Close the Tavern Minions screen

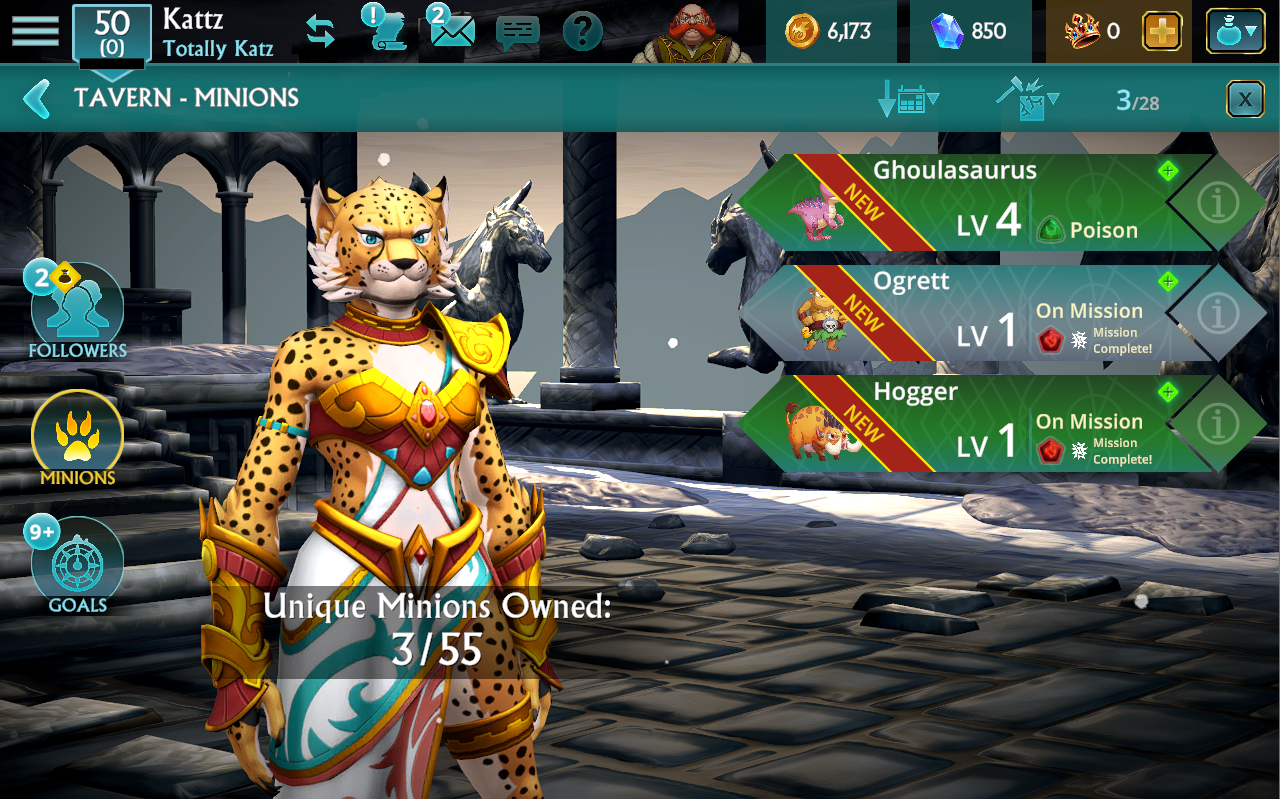pyautogui.click(x=1244, y=99)
